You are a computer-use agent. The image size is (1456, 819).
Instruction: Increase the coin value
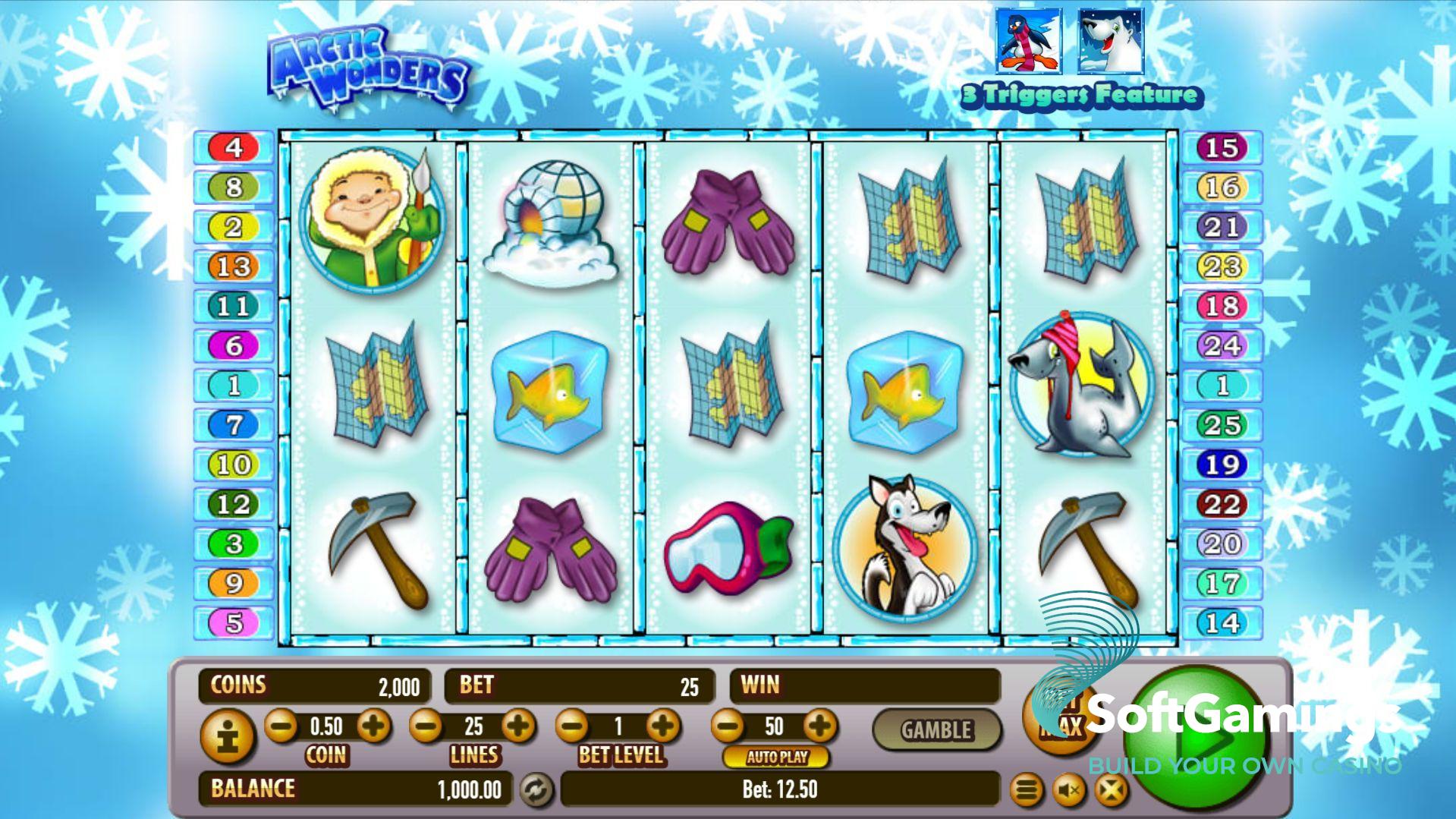[x=373, y=726]
